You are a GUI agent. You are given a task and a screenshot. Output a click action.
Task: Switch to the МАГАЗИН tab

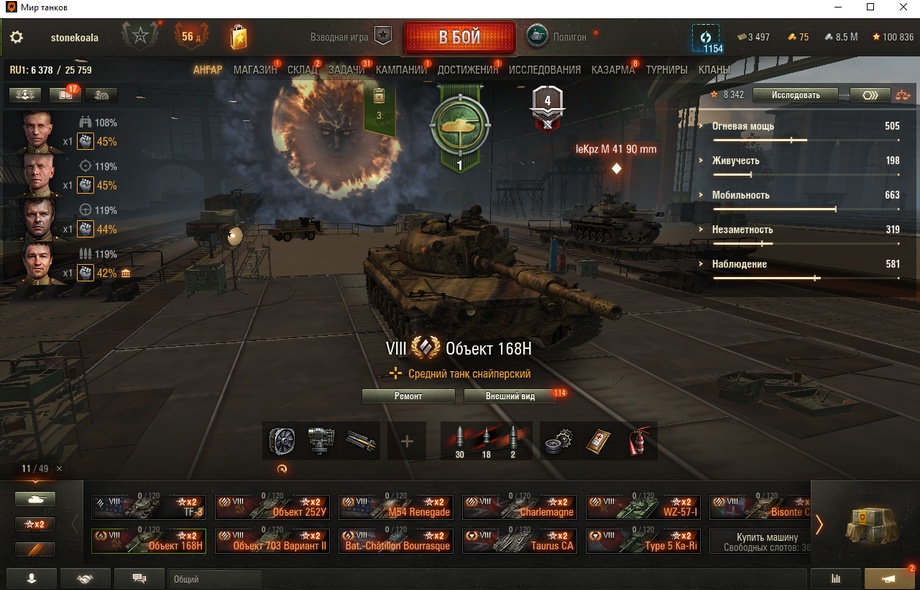coord(255,70)
